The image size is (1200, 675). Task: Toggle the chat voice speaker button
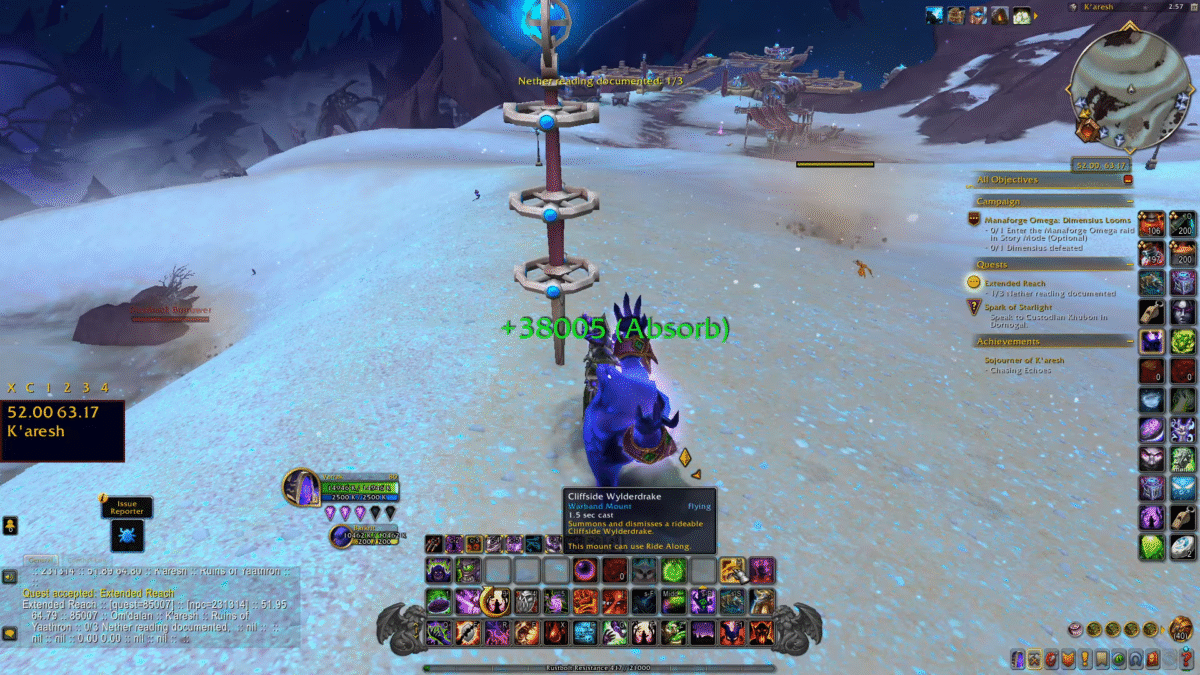point(9,577)
